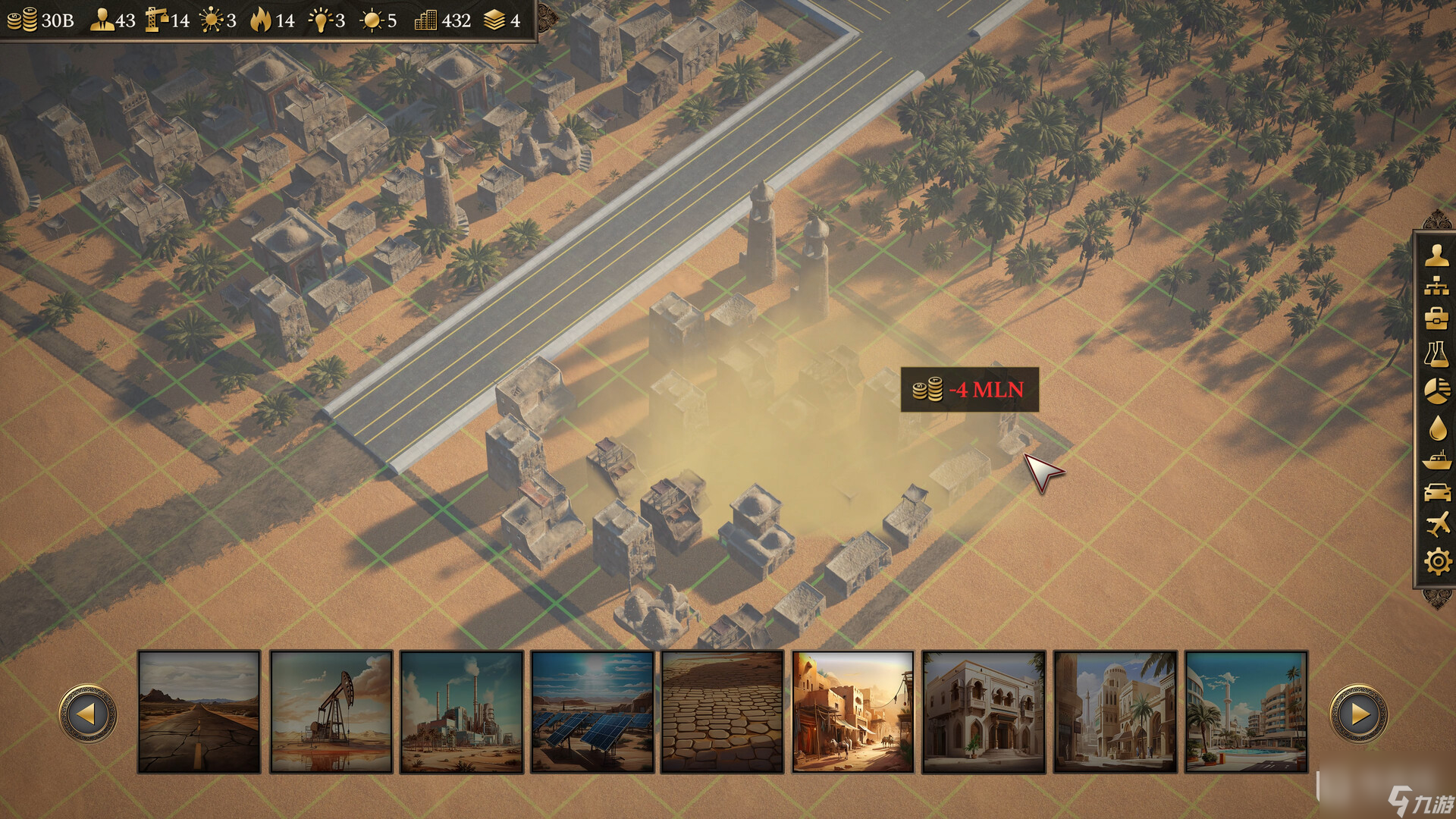Screen dimensions: 1456x819
Task: Open the hierarchy chart panel
Action: coord(1436,287)
